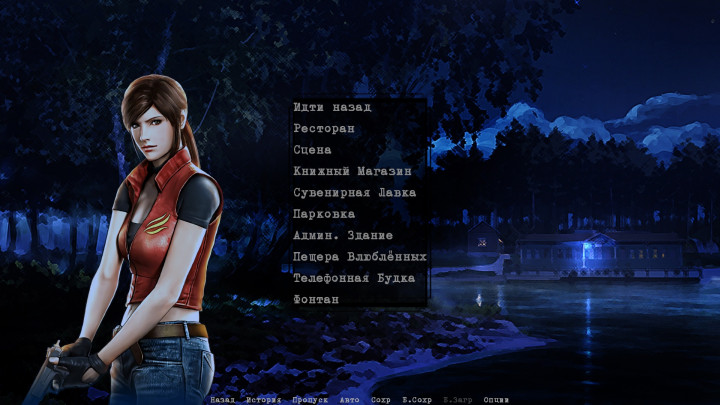This screenshot has height=405, width=720.
Task: Pick the "Фонтан" choice
Action: (x=316, y=299)
